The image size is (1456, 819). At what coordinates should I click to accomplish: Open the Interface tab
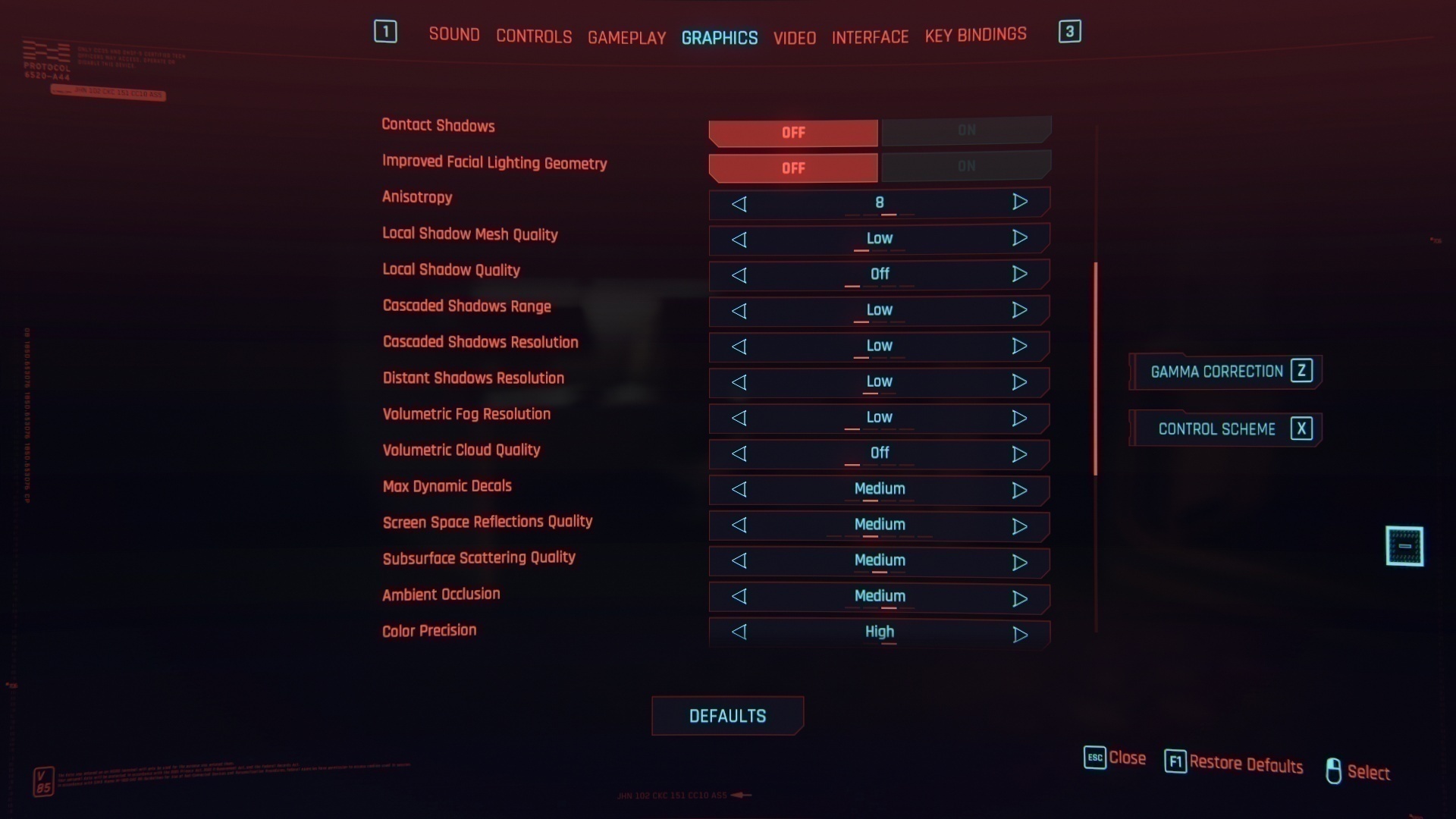click(870, 36)
